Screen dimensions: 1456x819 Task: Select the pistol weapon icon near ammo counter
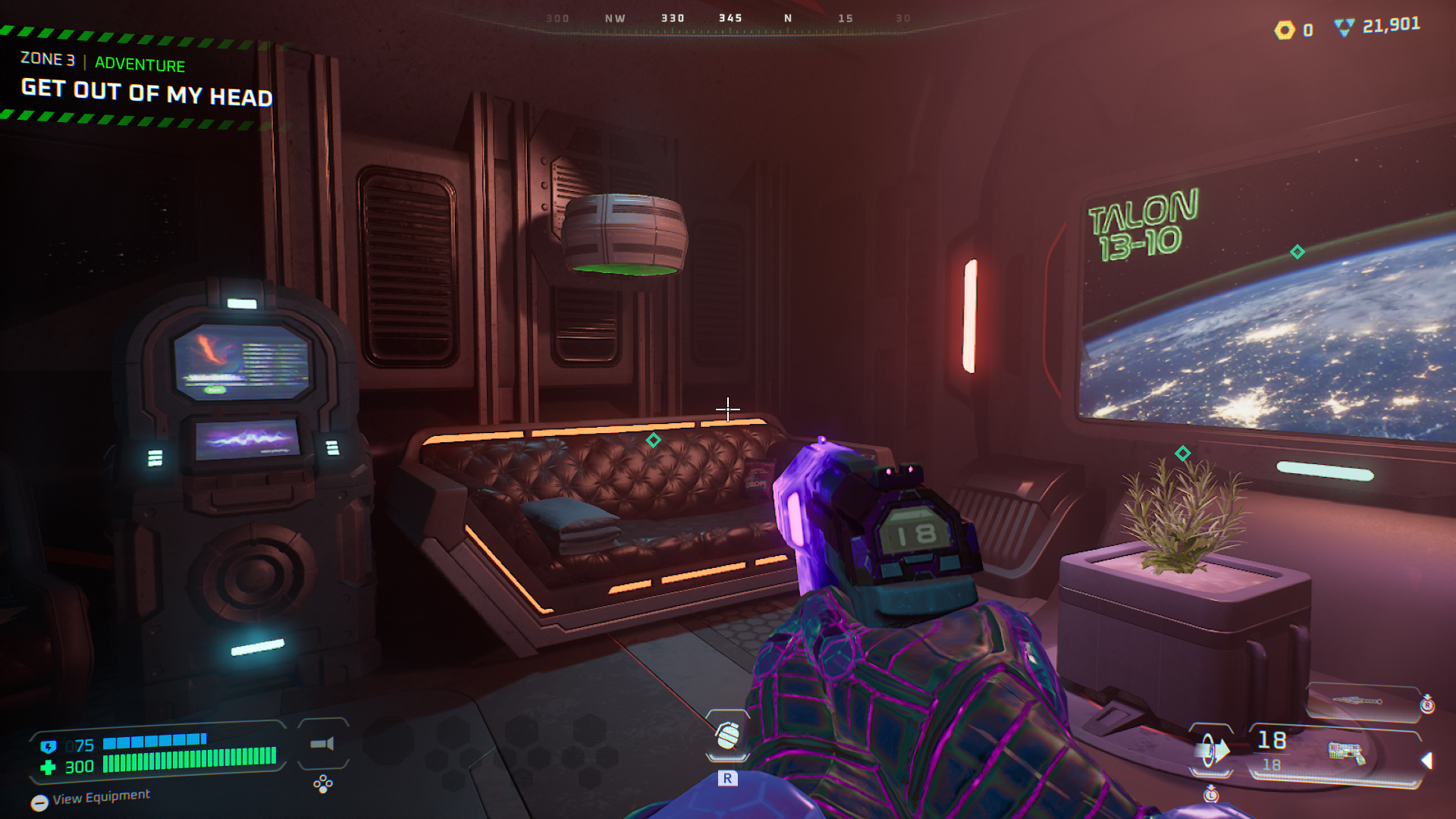click(x=1345, y=752)
